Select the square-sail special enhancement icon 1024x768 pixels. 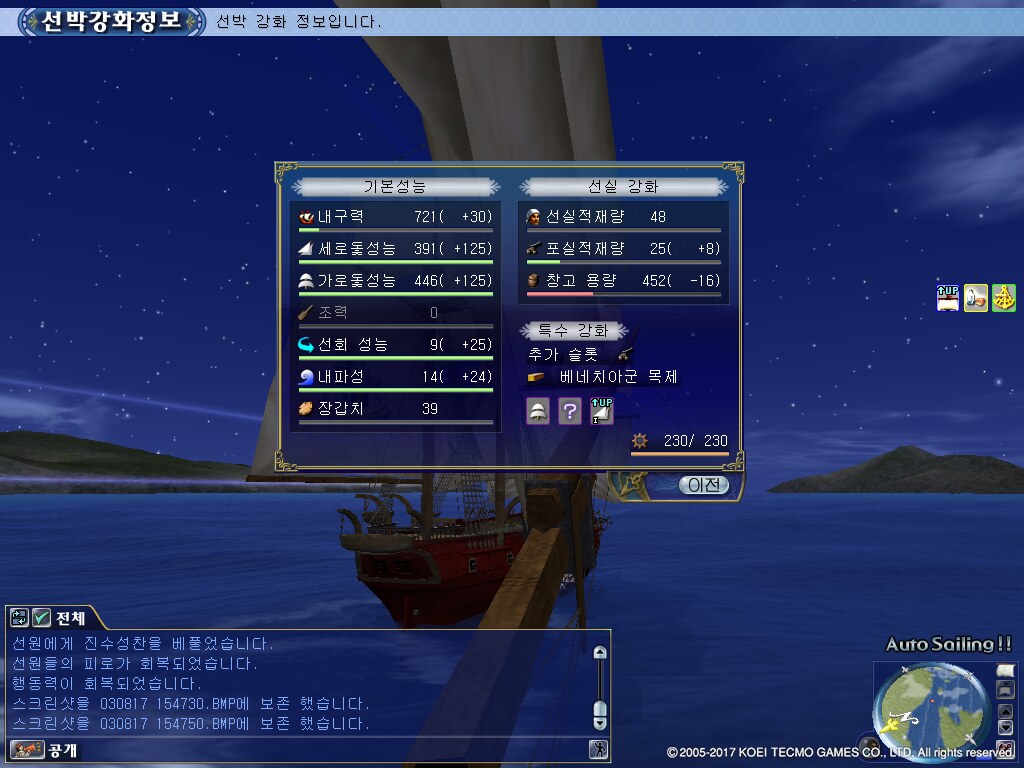point(538,410)
